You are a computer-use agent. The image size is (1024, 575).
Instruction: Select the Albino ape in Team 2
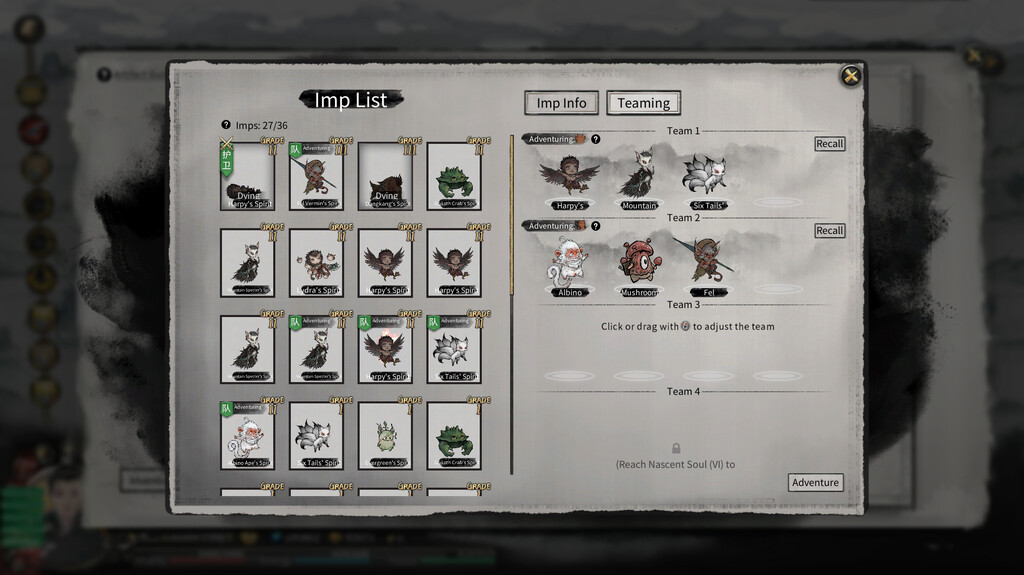[x=568, y=265]
